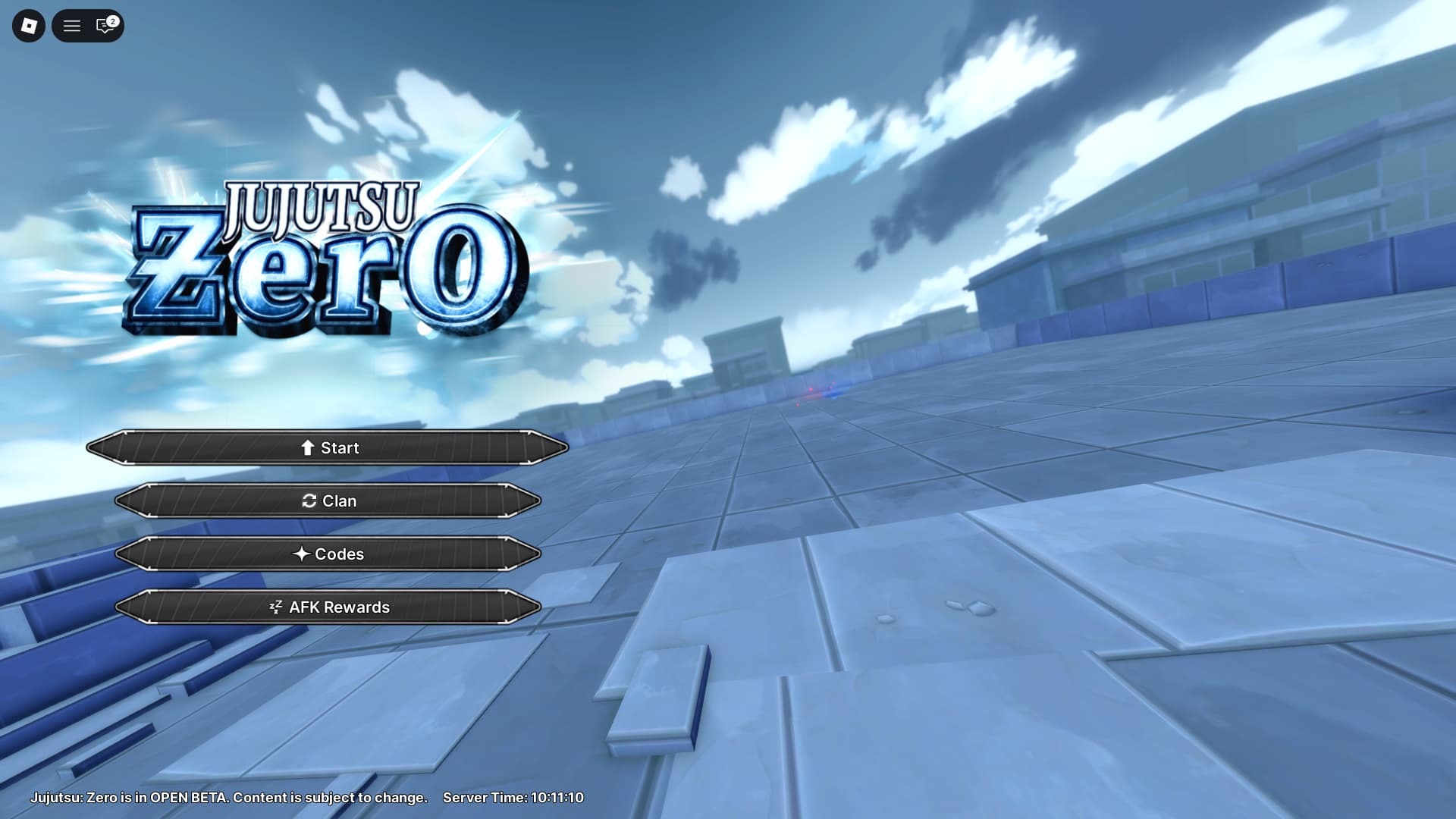
Task: Expand the in-game menu options
Action: tap(72, 27)
